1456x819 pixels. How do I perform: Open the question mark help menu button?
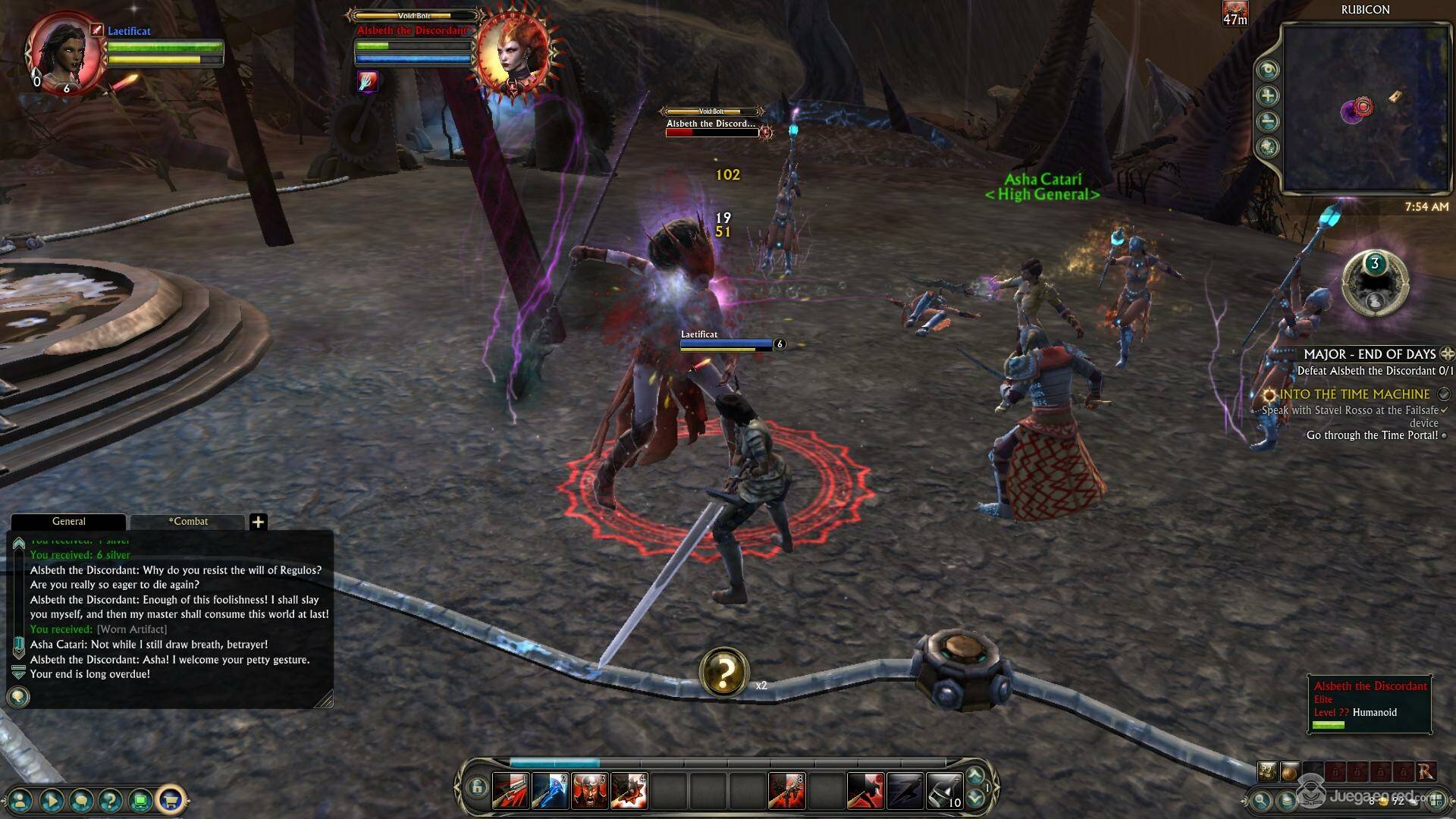(111, 799)
